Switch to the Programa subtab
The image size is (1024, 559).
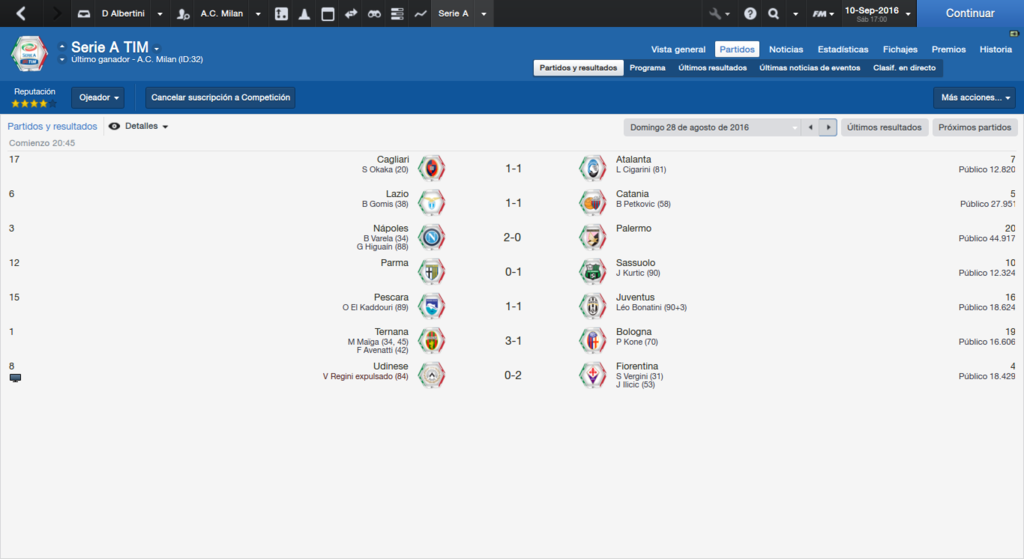(648, 68)
